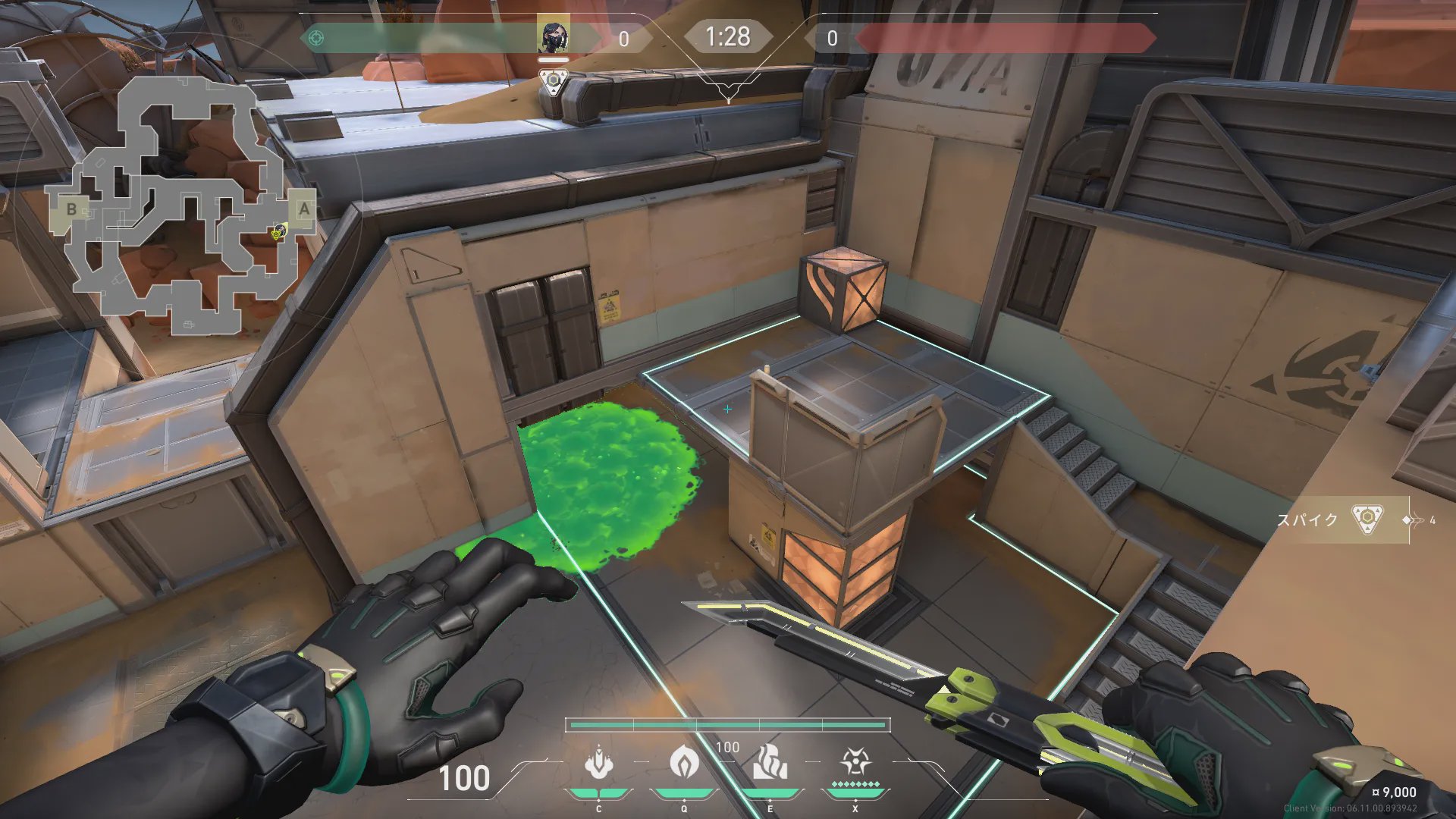Click the B site marker on the minimap
Viewport: 1456px width, 819px height.
click(x=71, y=209)
